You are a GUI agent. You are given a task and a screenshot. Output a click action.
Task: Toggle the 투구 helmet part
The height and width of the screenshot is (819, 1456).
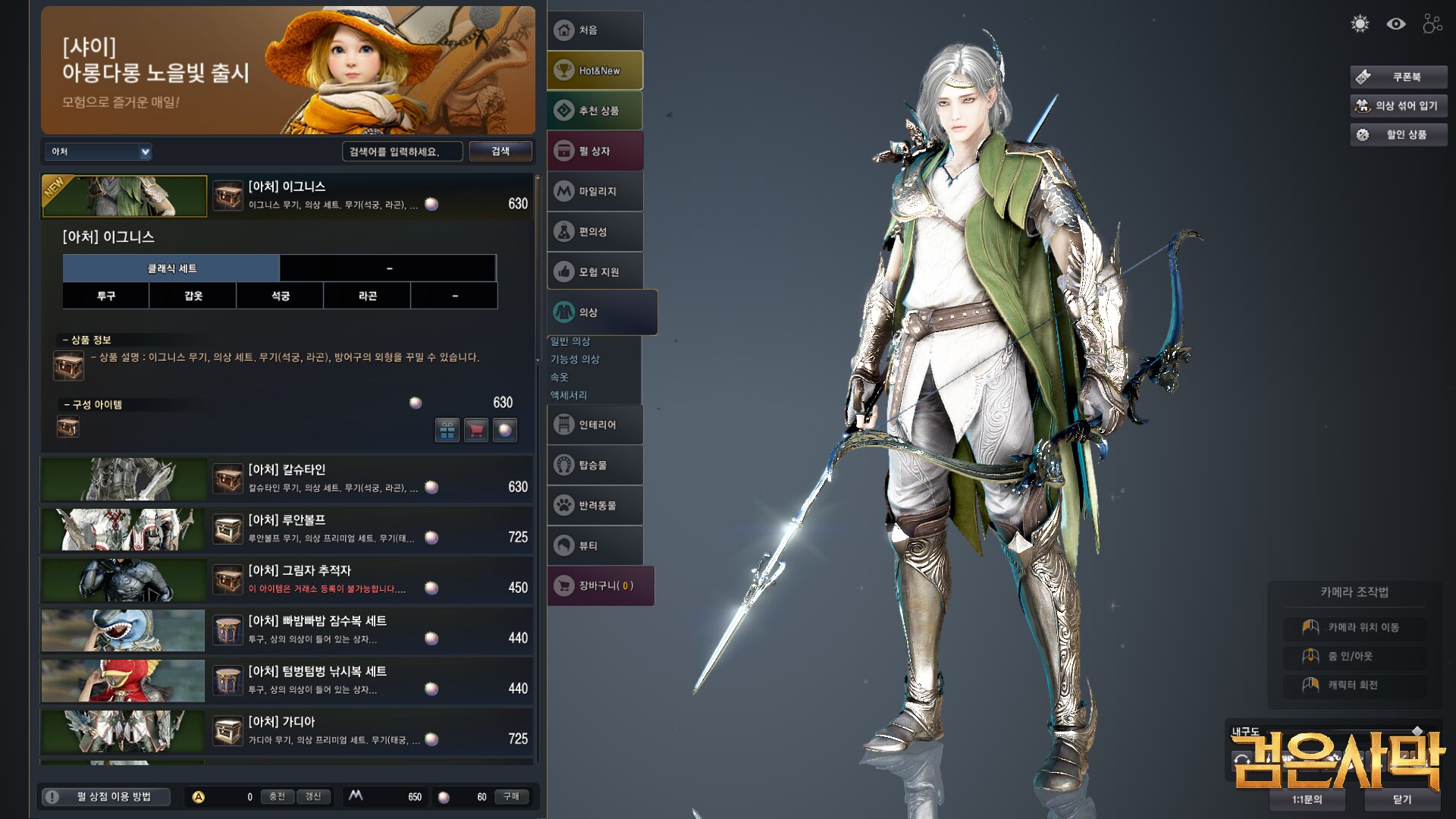[106, 296]
